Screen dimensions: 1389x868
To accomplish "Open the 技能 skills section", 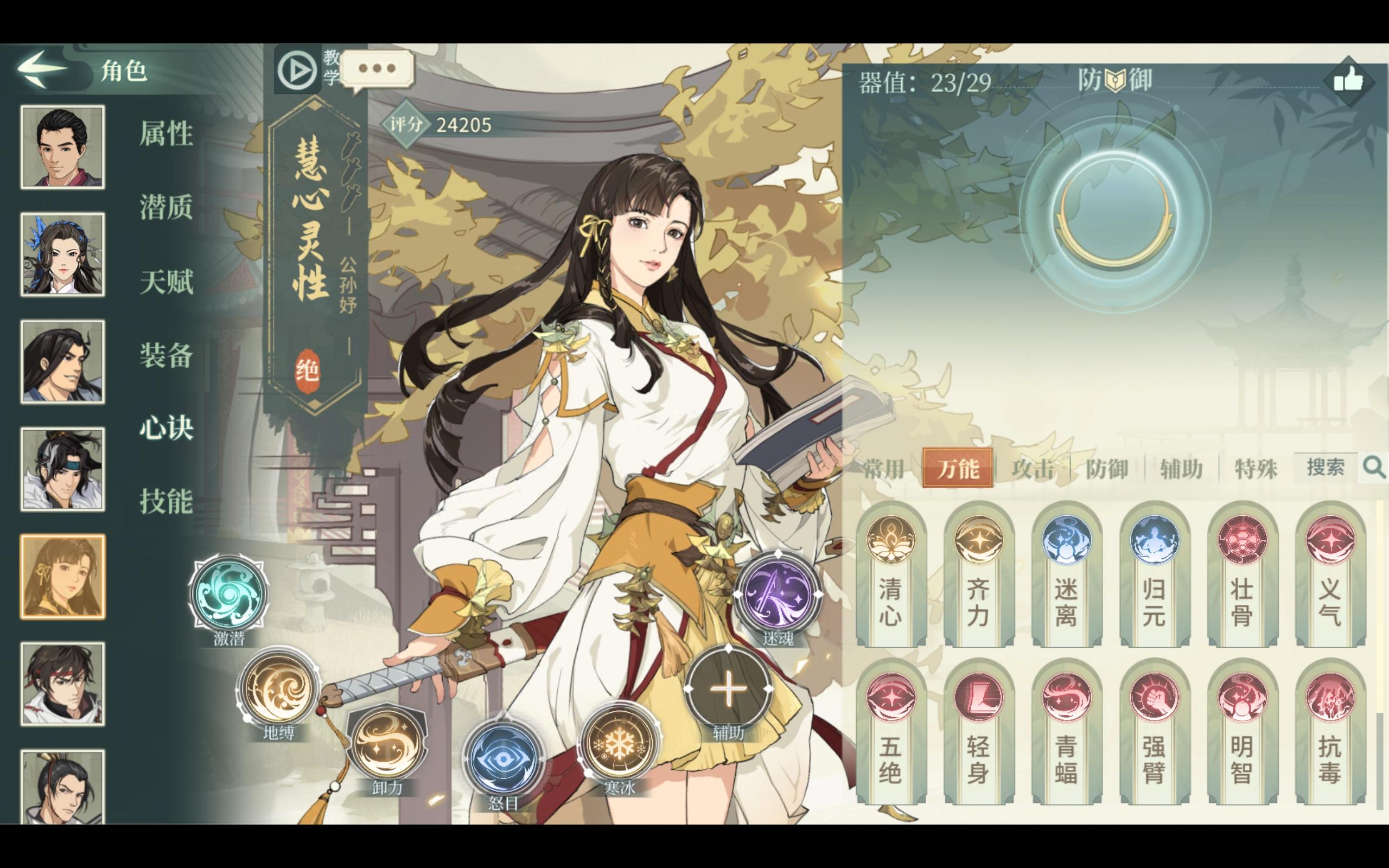I will click(165, 500).
